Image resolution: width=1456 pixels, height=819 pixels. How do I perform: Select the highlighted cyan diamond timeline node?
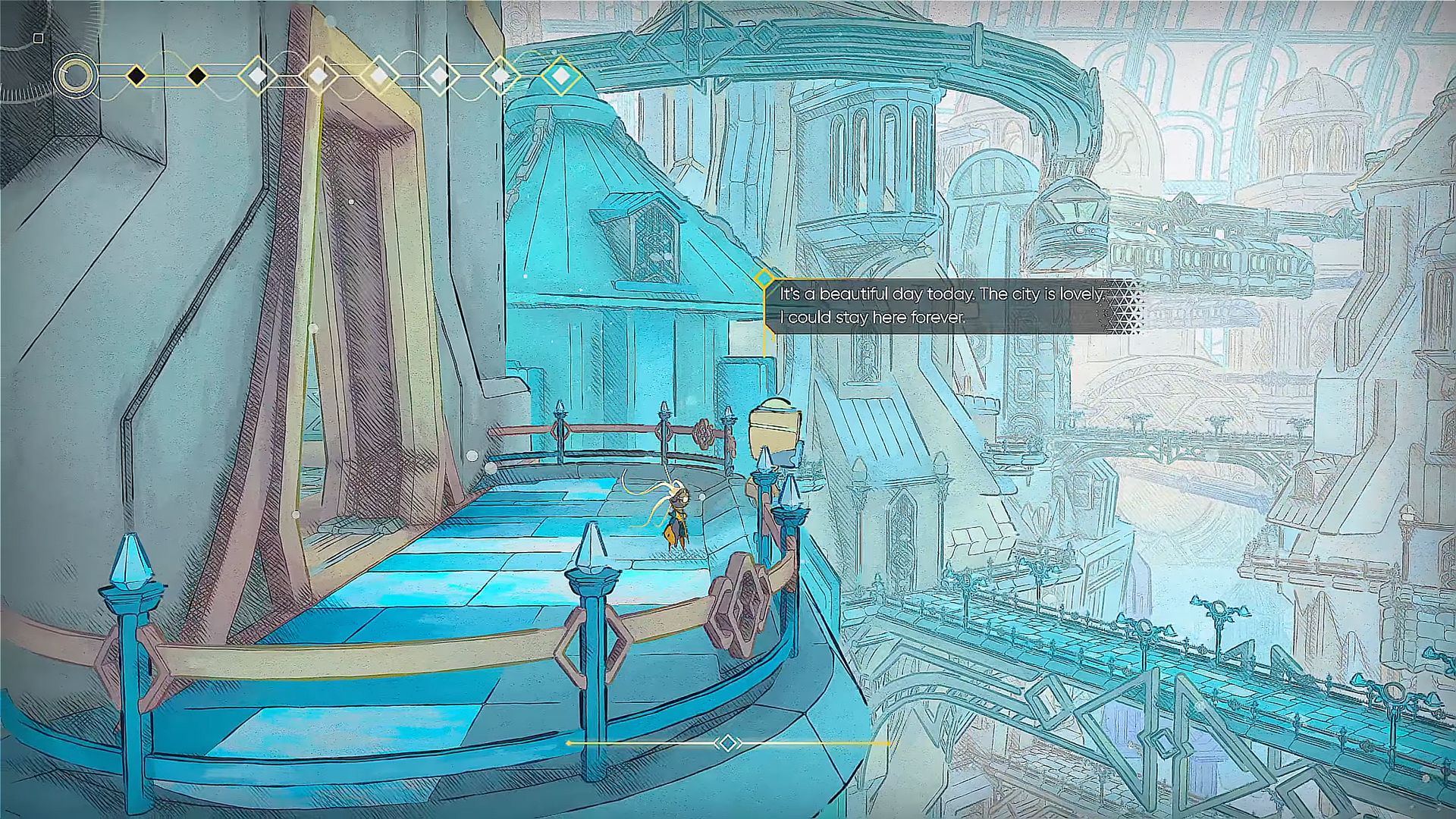560,76
